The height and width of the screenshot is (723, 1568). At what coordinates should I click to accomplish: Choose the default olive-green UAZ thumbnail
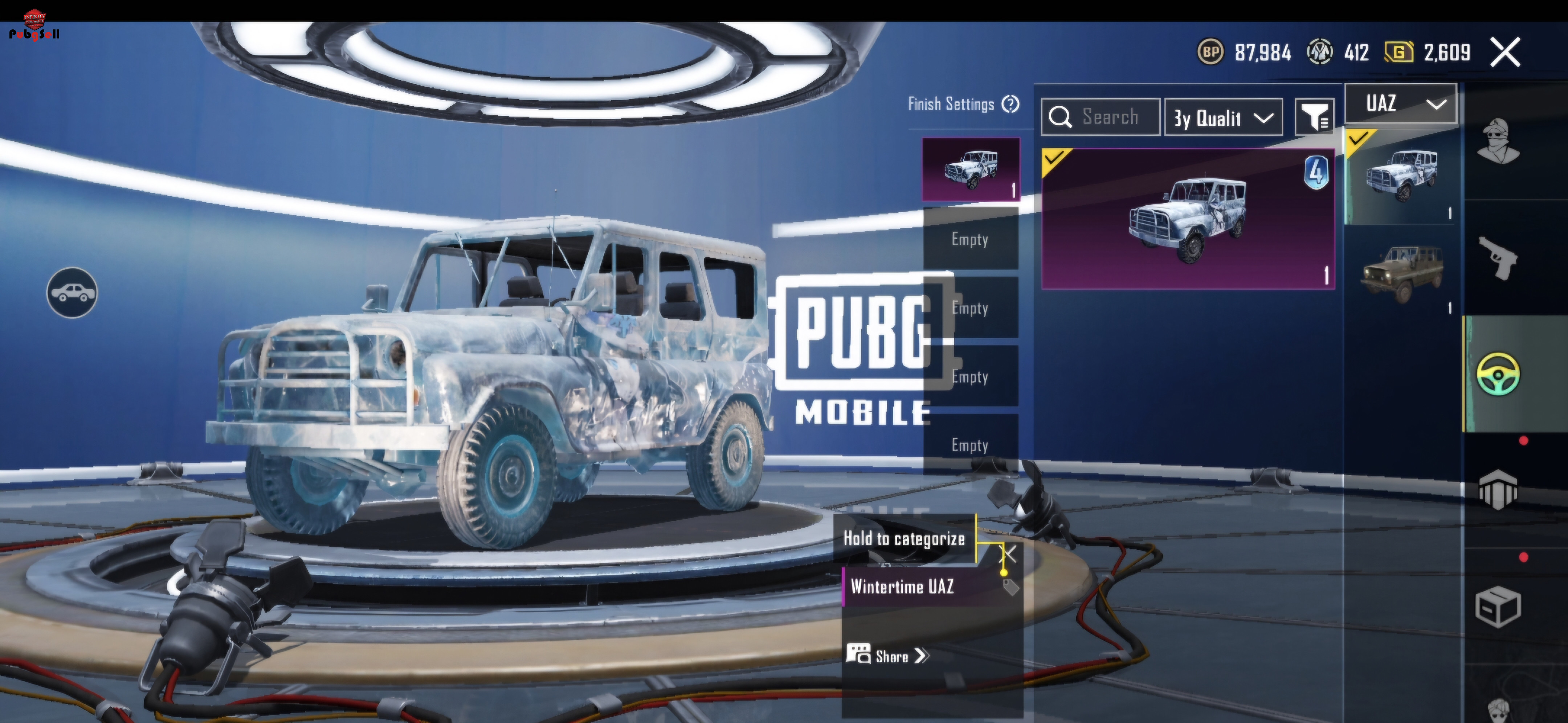tap(1401, 274)
